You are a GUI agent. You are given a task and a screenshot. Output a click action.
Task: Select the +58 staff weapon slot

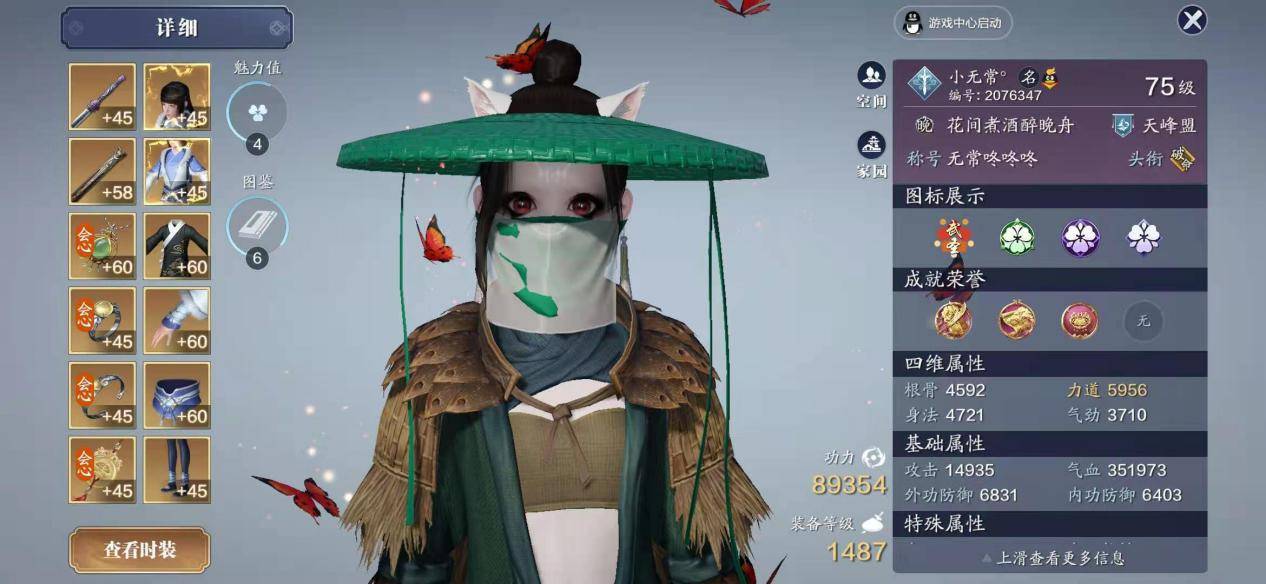[x=102, y=171]
